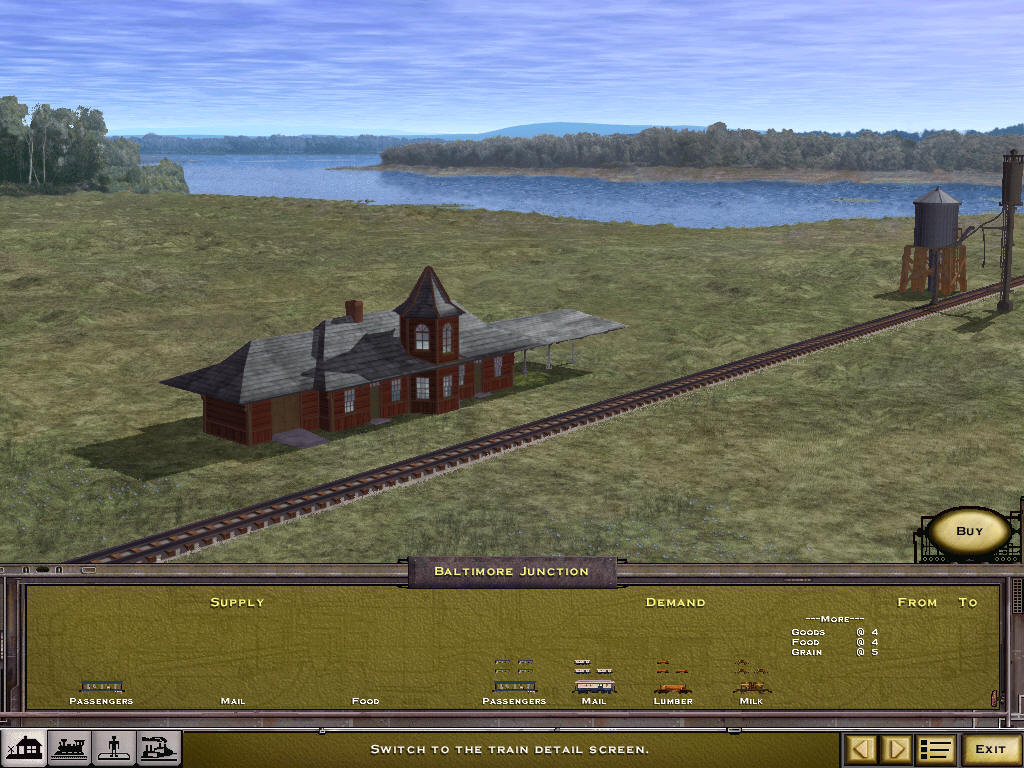The image size is (1024, 768).
Task: Exit the station detail screen
Action: point(990,749)
